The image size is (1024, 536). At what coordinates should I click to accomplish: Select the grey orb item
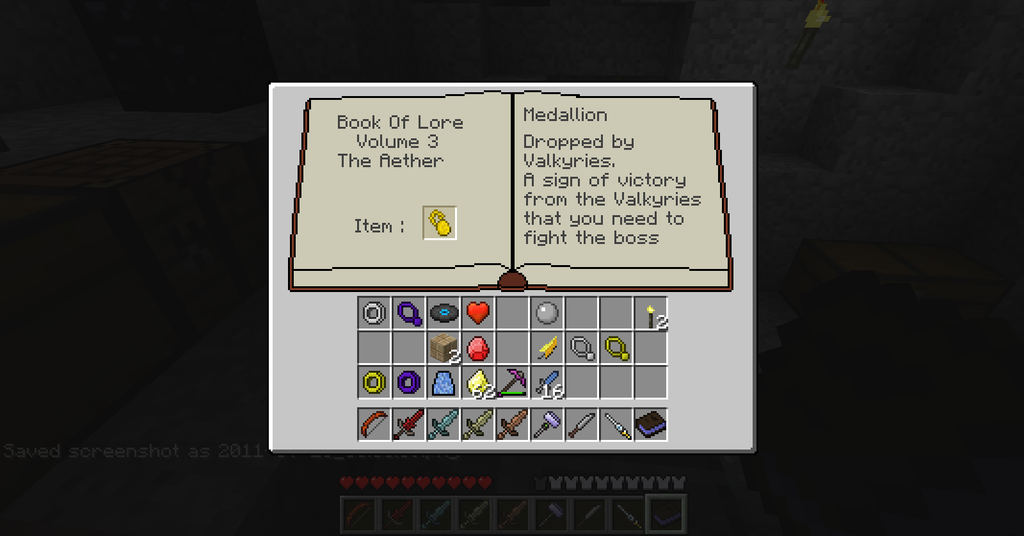coord(546,314)
